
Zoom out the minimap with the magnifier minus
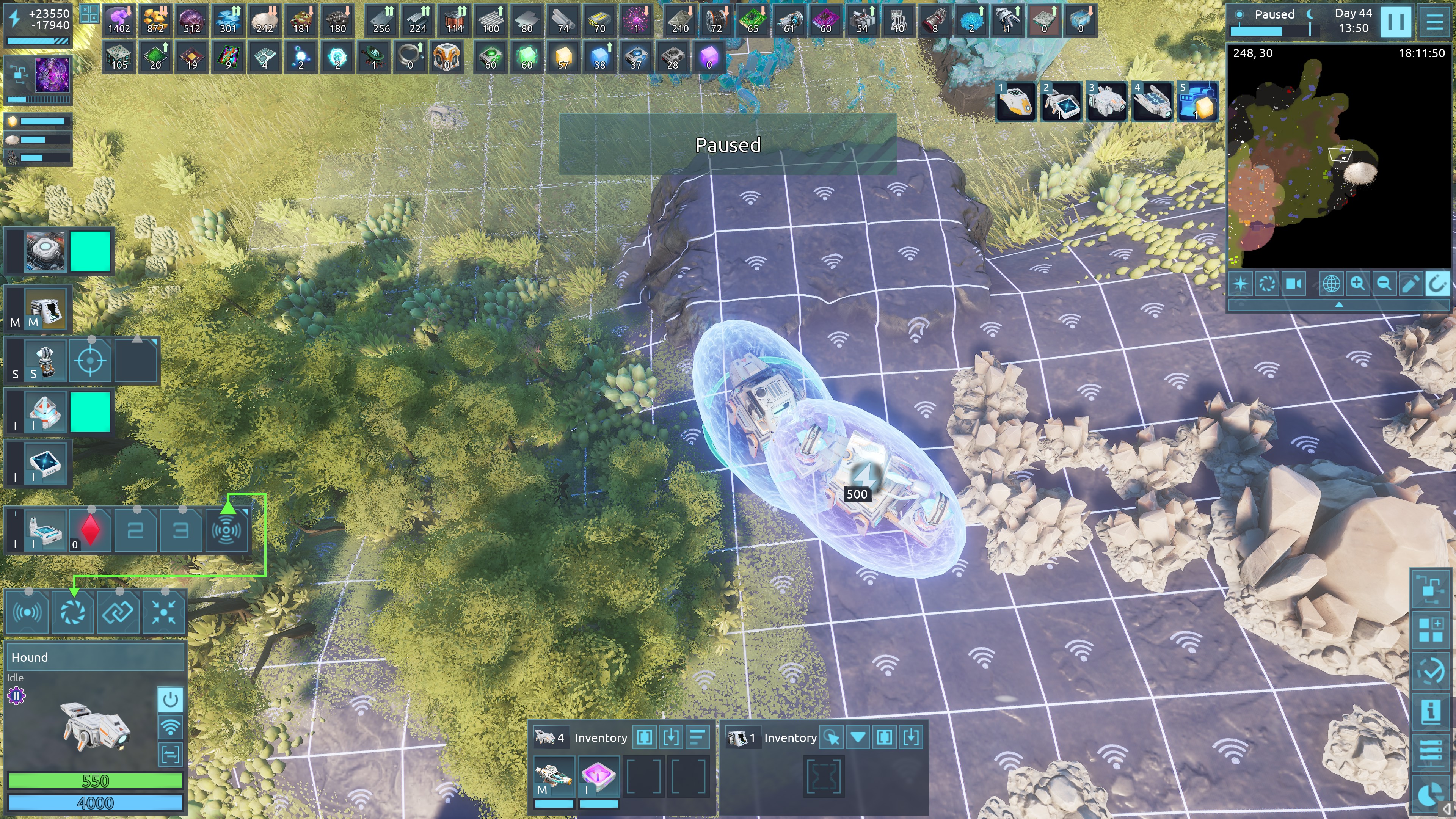[x=1384, y=283]
